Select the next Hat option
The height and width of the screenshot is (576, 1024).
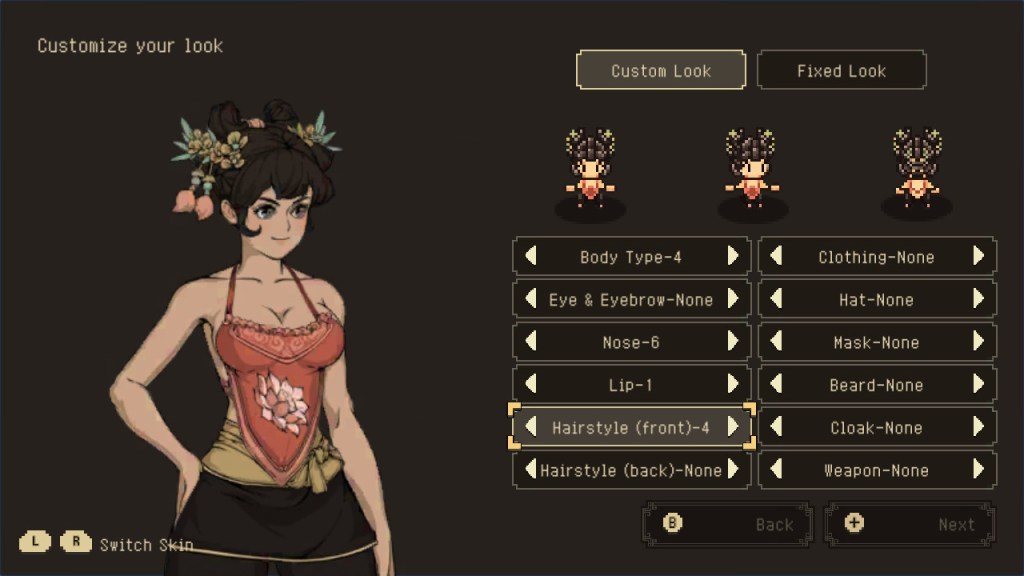(x=978, y=299)
